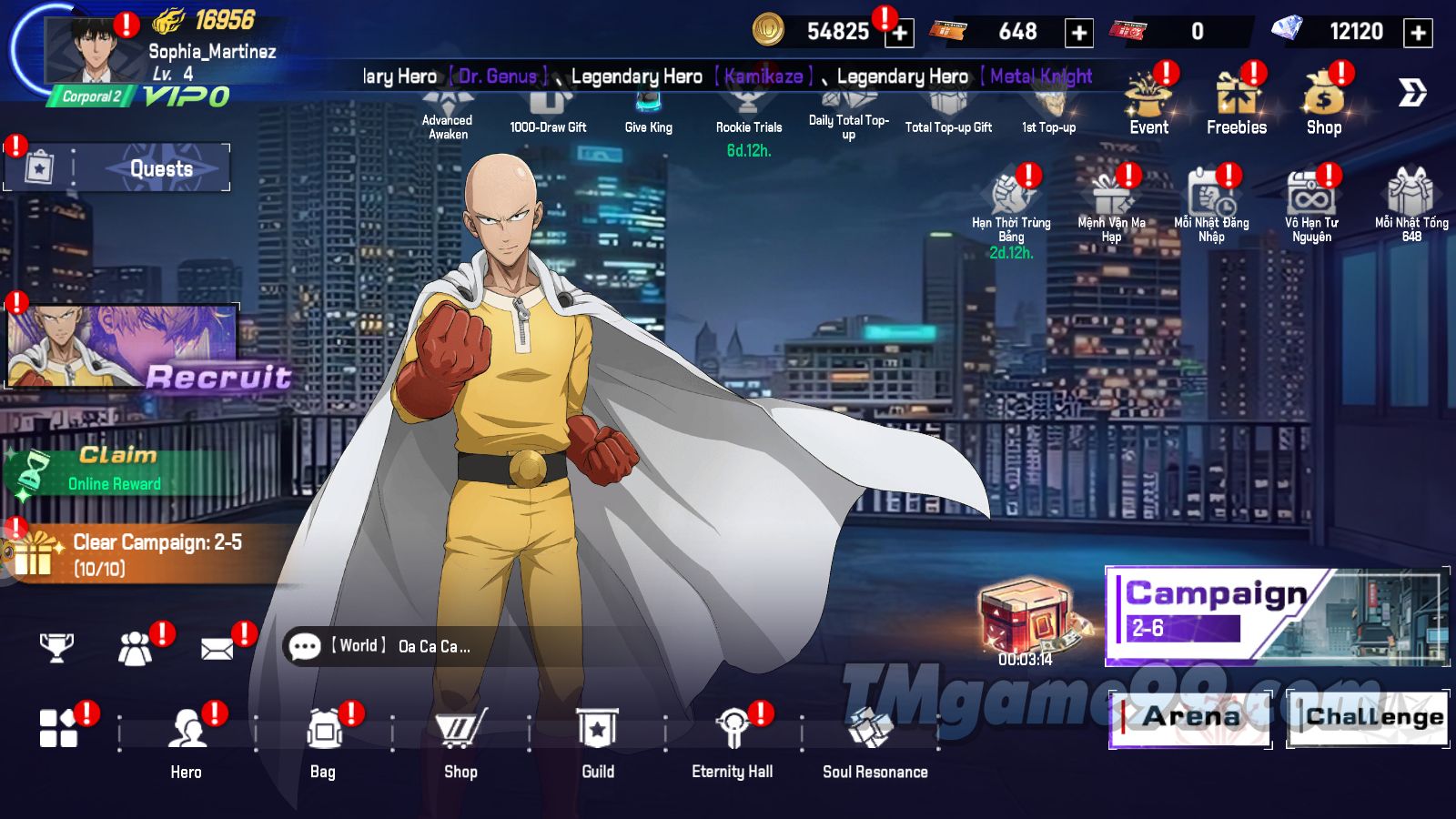
Task: Show the trophy rankings
Action: (x=56, y=647)
